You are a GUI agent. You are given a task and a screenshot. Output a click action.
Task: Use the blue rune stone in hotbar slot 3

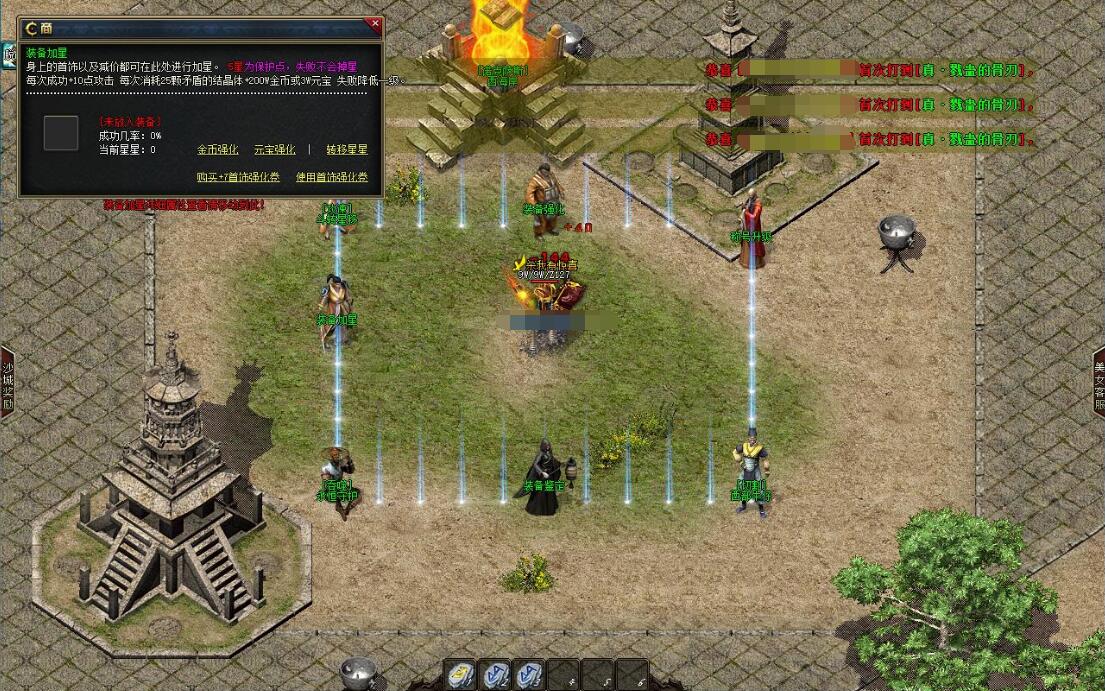pos(530,675)
